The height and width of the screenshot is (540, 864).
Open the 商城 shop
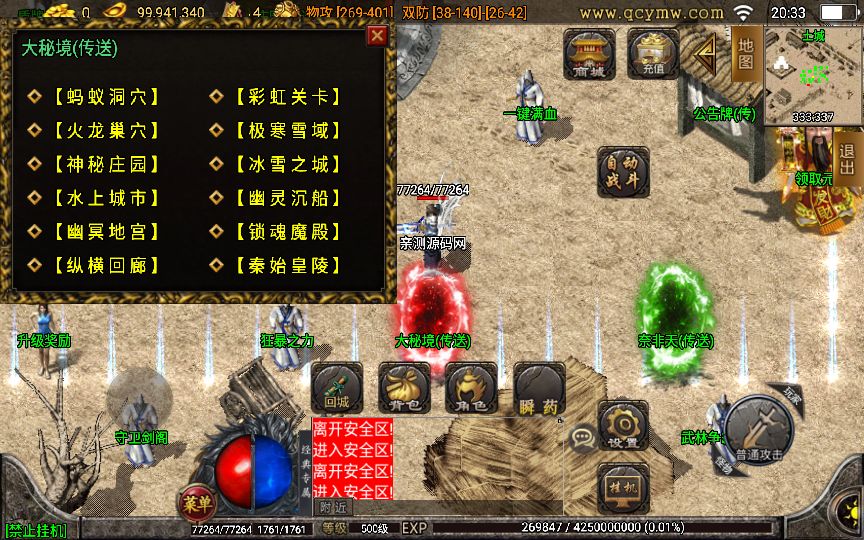point(590,53)
